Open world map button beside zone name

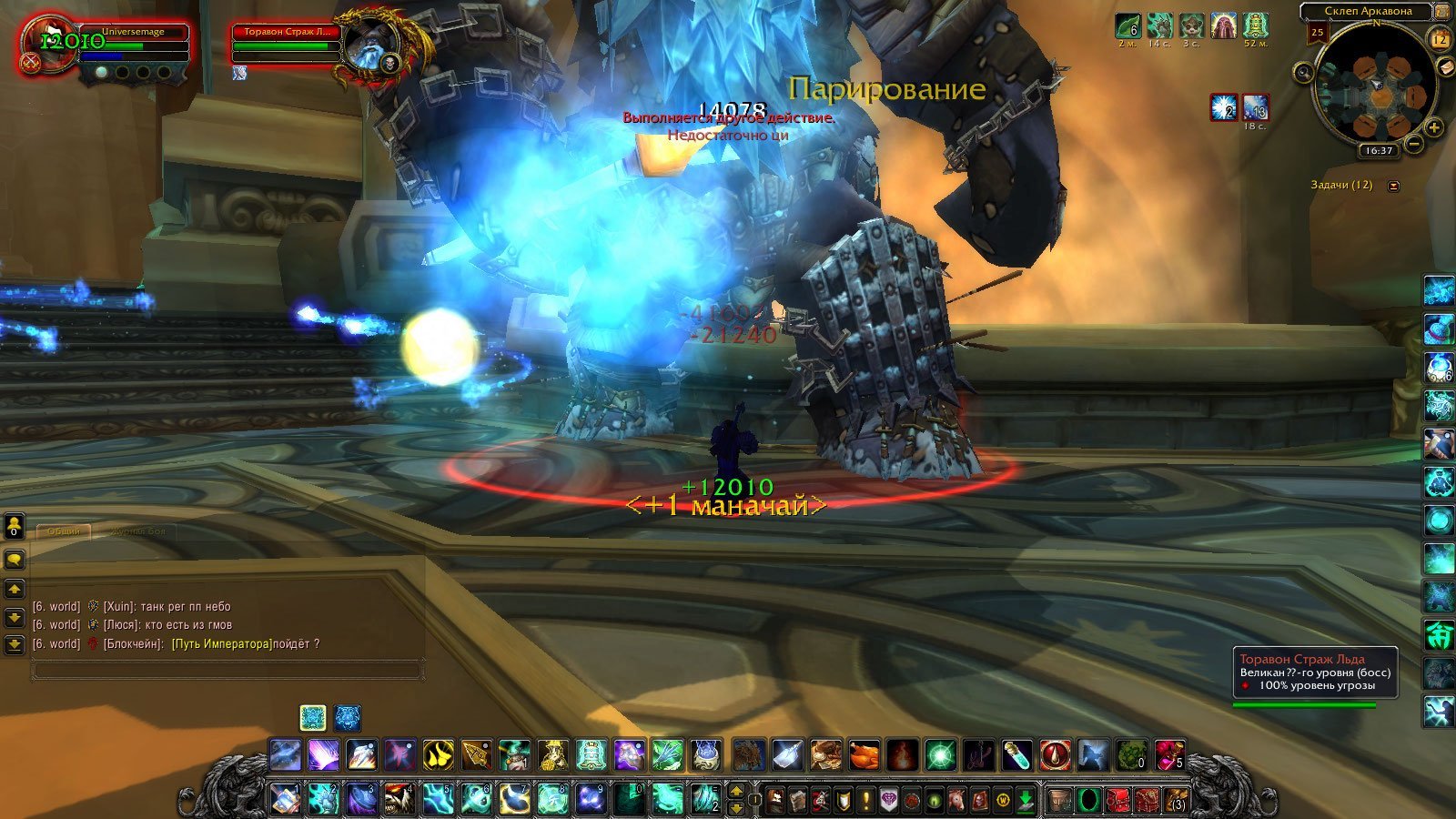1442,12
